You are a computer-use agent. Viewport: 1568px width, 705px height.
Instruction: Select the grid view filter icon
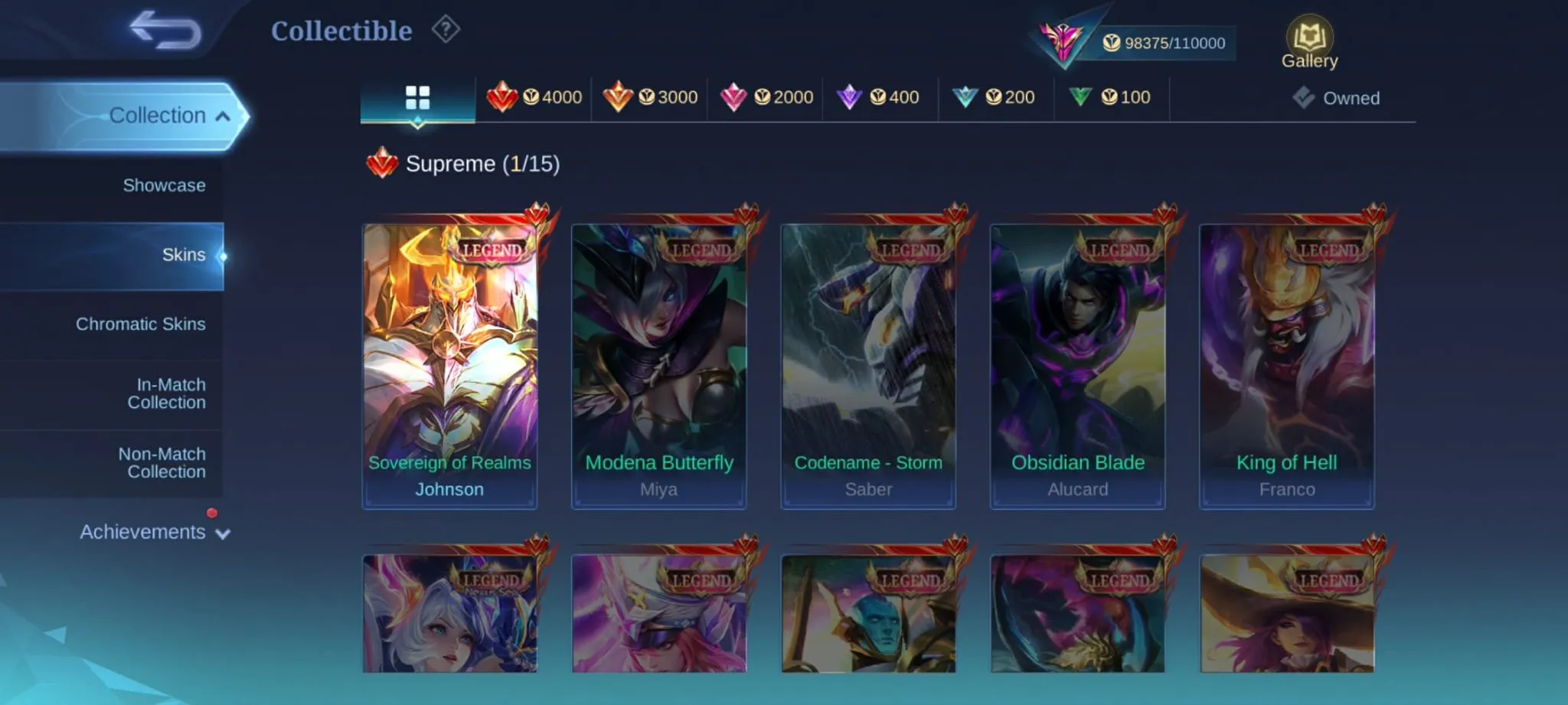tap(417, 97)
